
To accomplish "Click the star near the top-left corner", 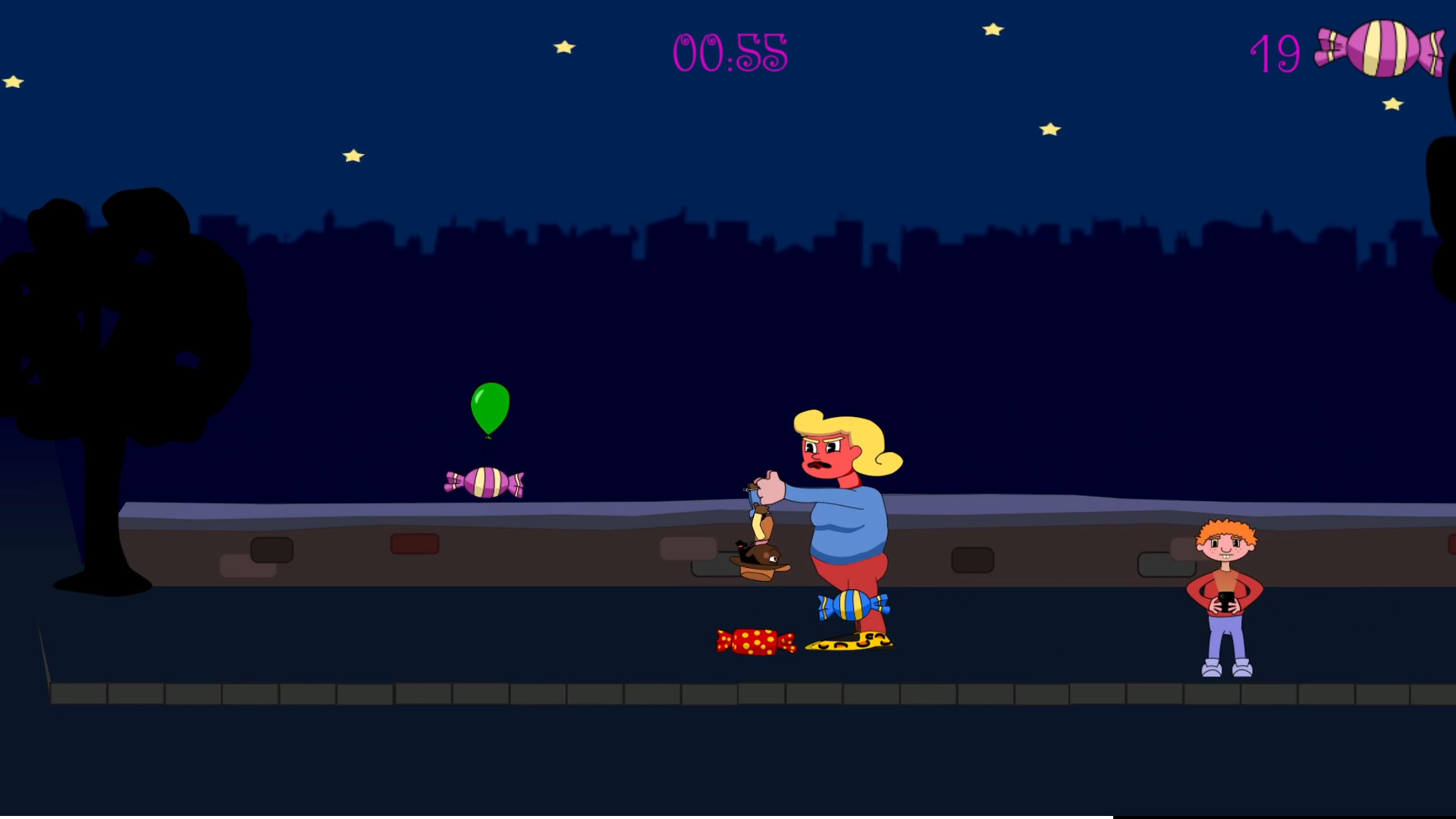I will (x=14, y=80).
